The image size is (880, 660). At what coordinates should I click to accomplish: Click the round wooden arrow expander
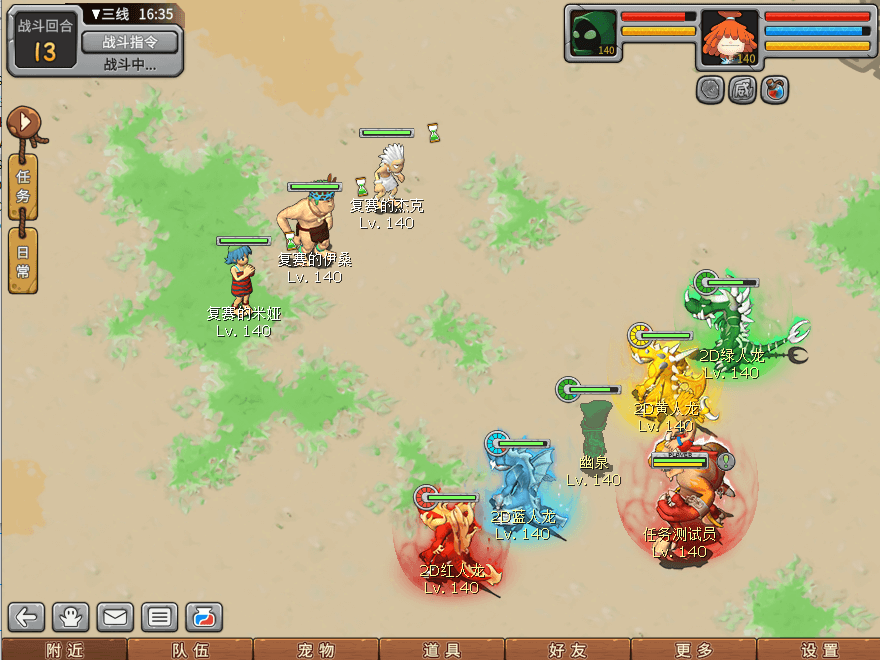[22, 124]
